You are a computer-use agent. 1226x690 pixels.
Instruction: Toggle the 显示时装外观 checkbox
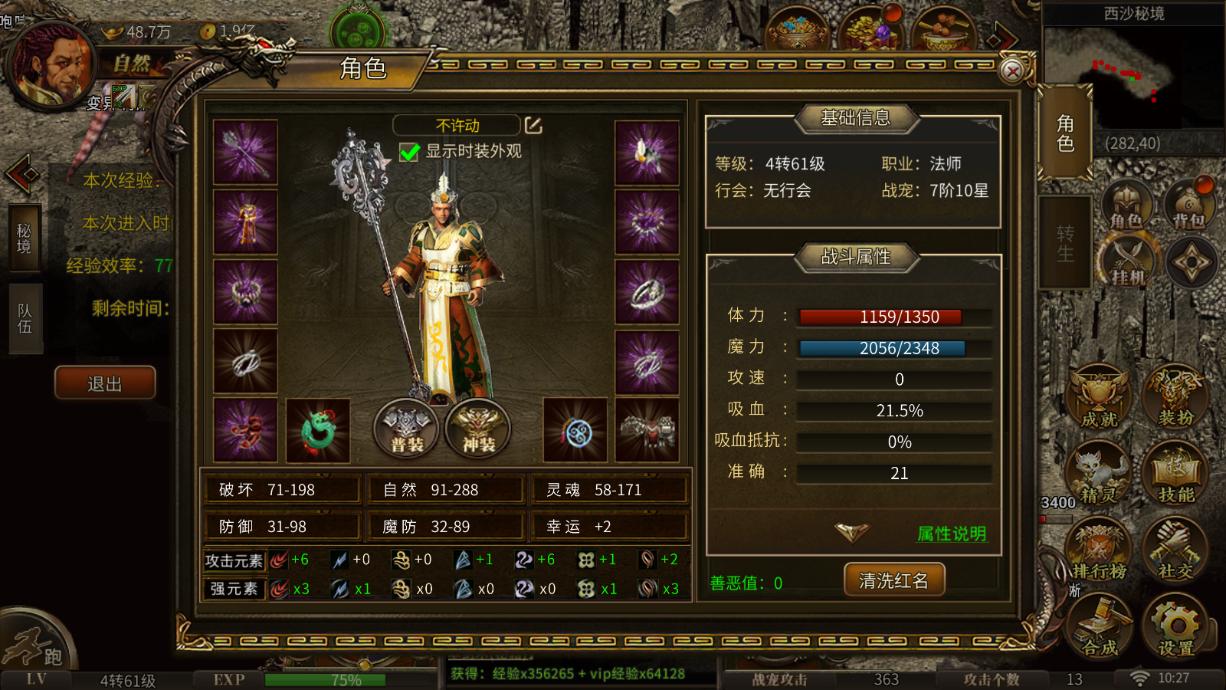point(409,152)
